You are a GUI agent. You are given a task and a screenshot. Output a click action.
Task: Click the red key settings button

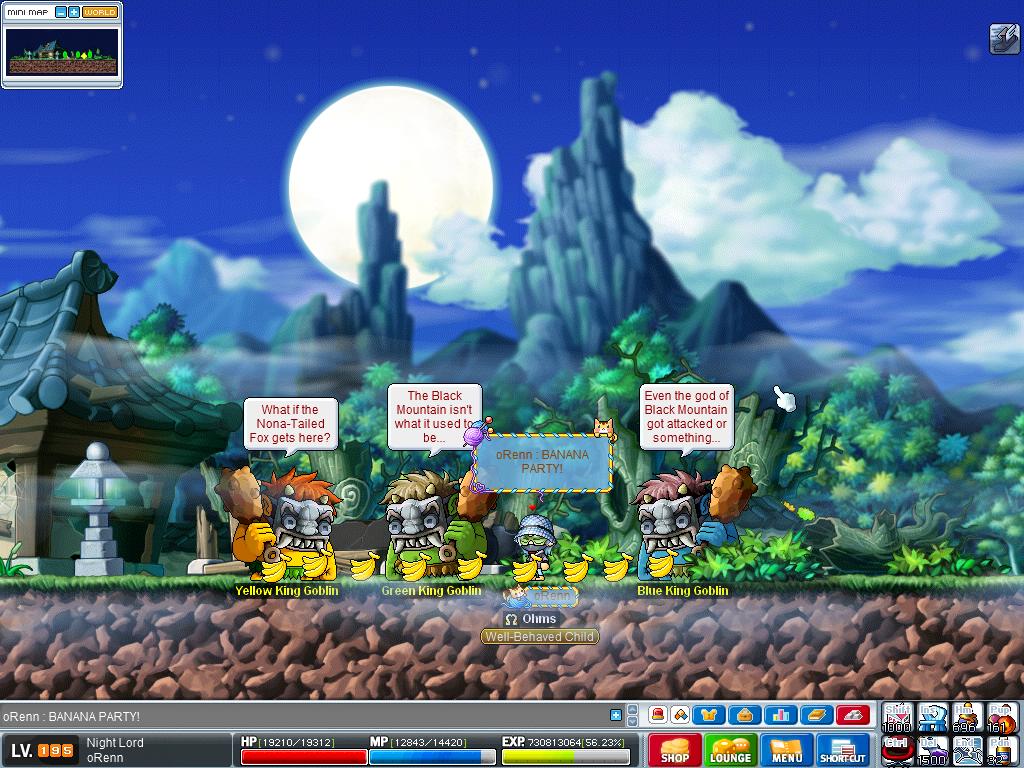click(852, 715)
